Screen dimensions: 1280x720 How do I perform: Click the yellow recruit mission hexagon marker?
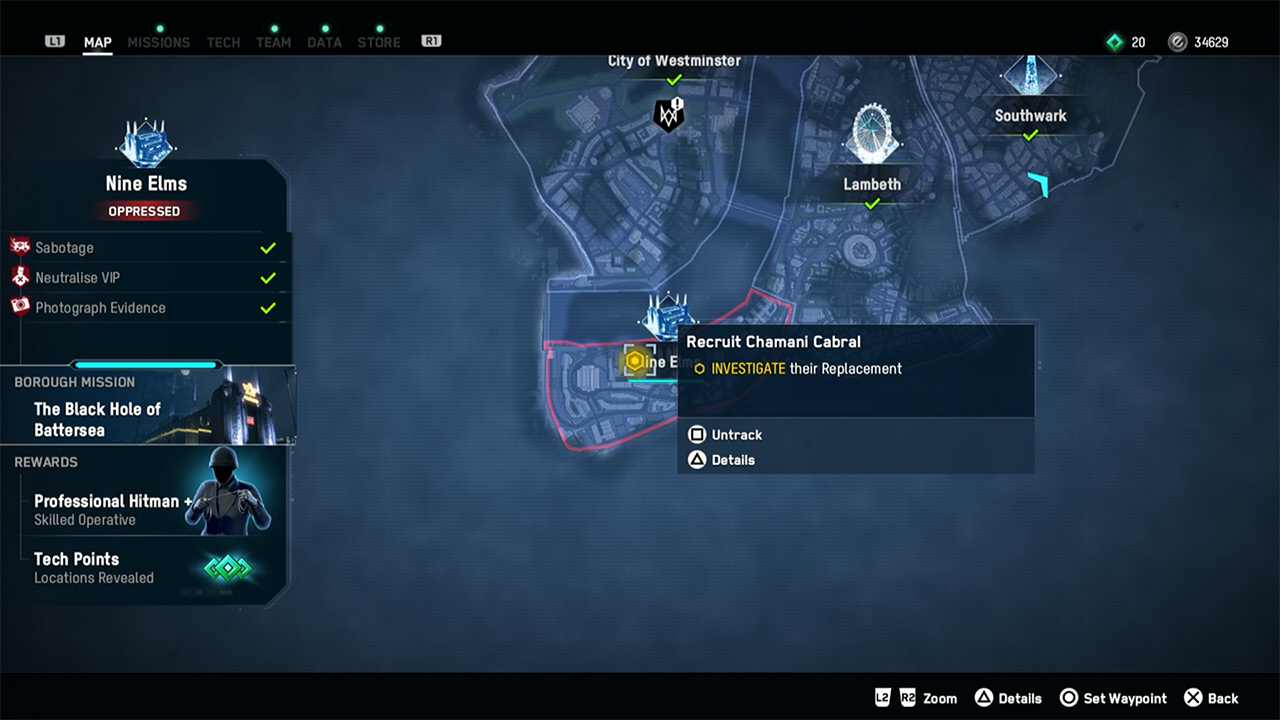tap(634, 361)
